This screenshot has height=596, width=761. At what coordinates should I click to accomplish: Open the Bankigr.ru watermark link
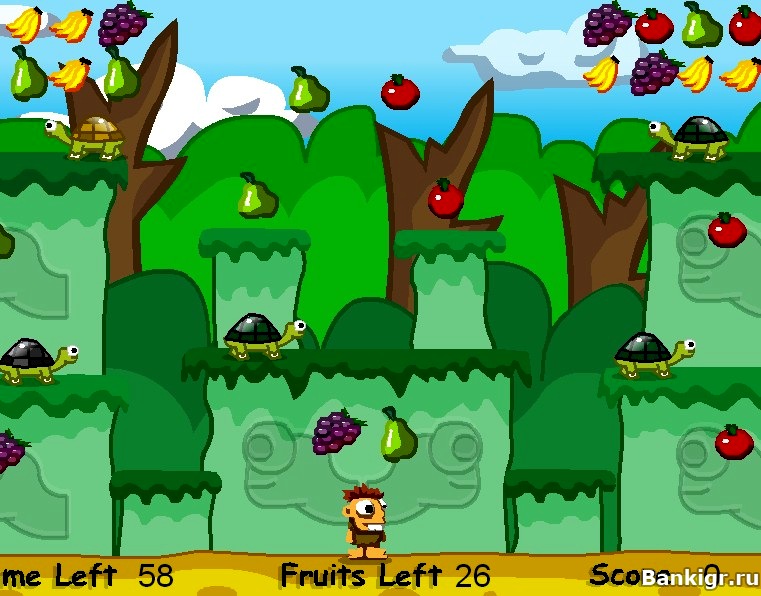click(x=695, y=577)
